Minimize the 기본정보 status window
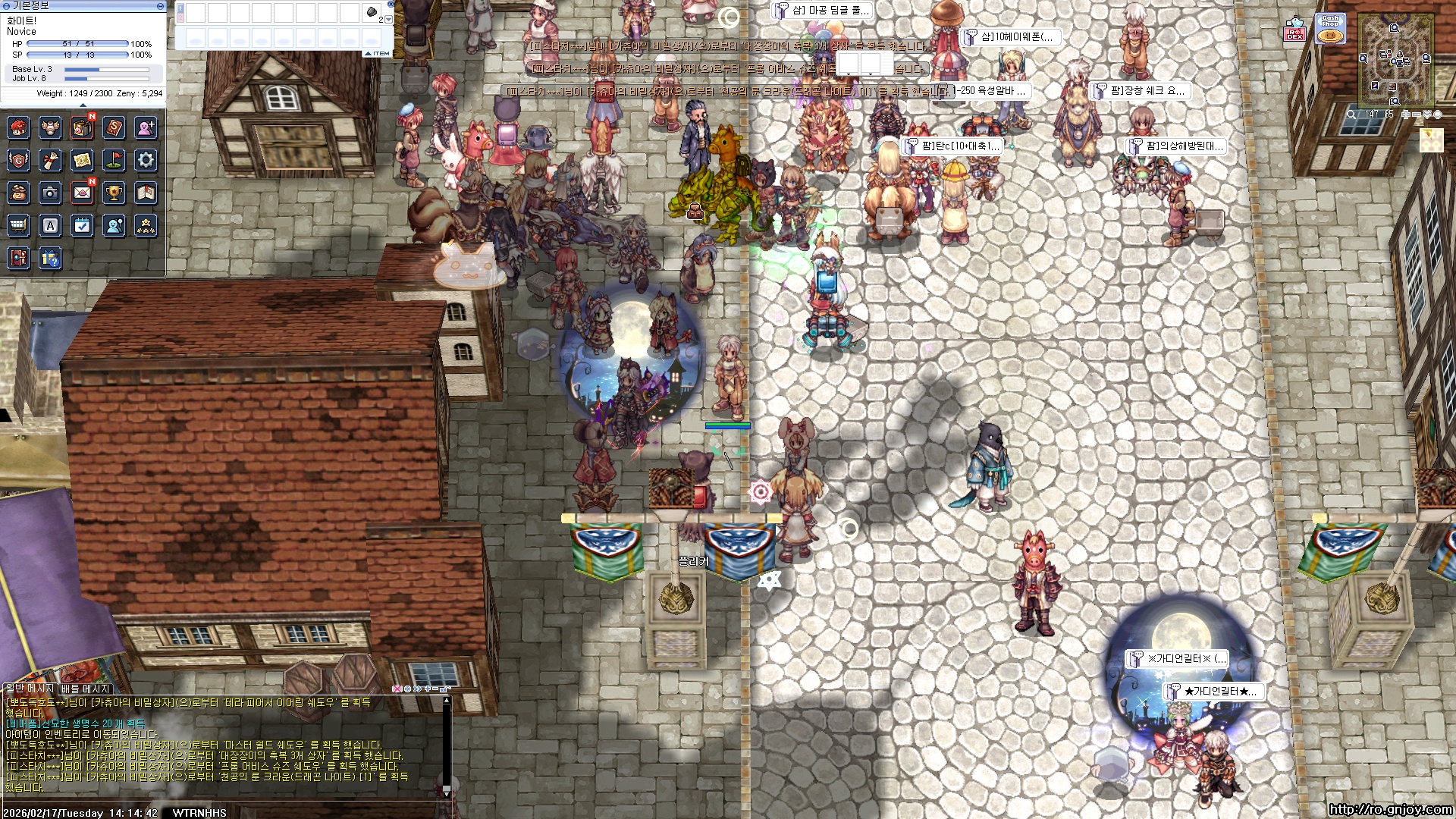 (x=160, y=6)
